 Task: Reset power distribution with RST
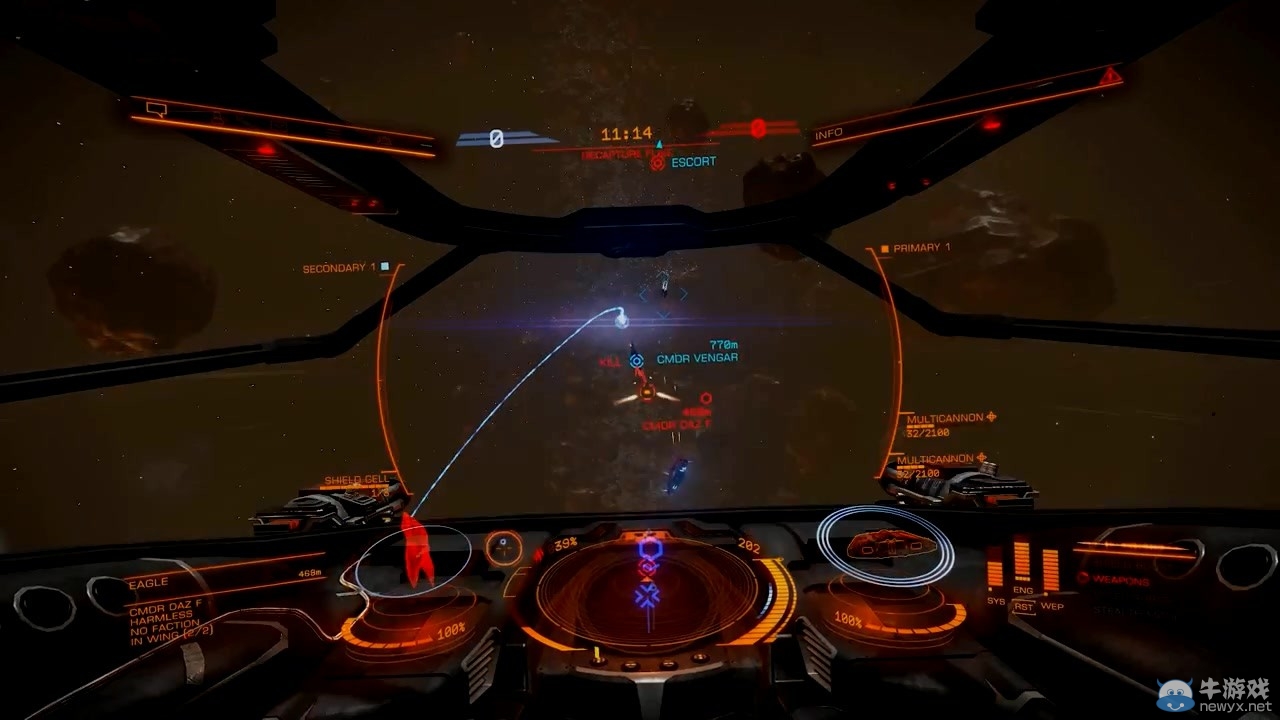click(1023, 606)
